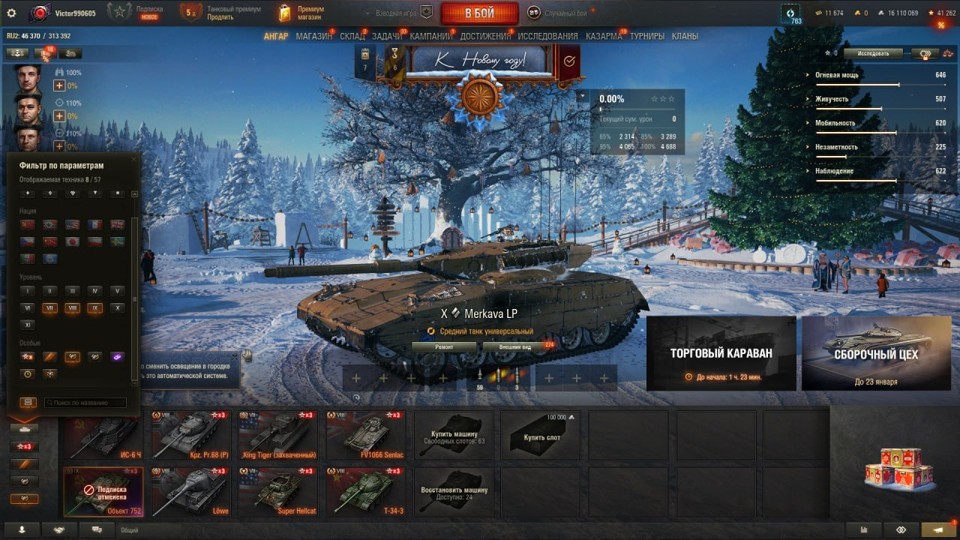Open Премиум магазин in the top bar

pyautogui.click(x=301, y=13)
